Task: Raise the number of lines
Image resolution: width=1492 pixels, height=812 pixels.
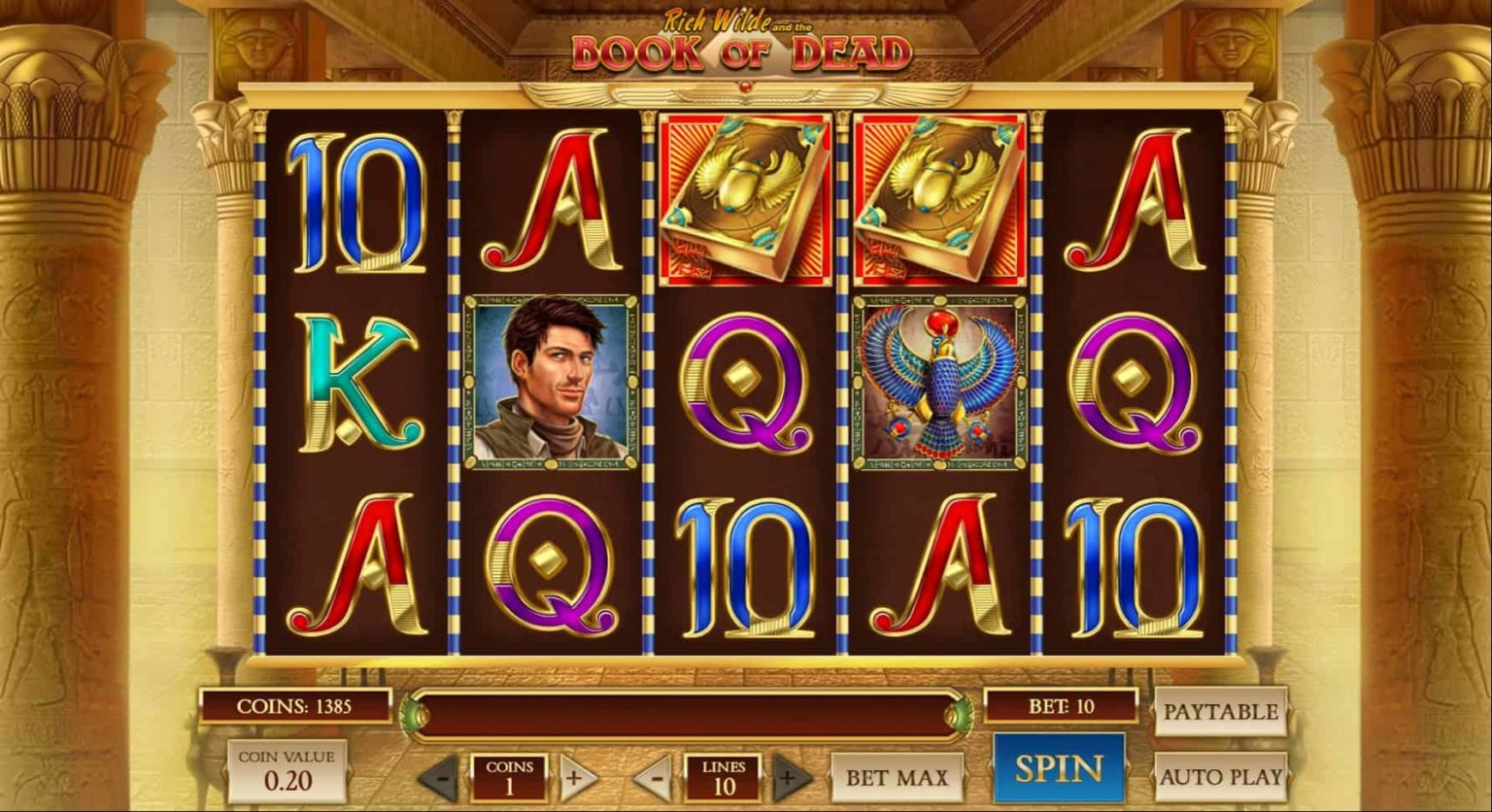Action: coord(791,778)
